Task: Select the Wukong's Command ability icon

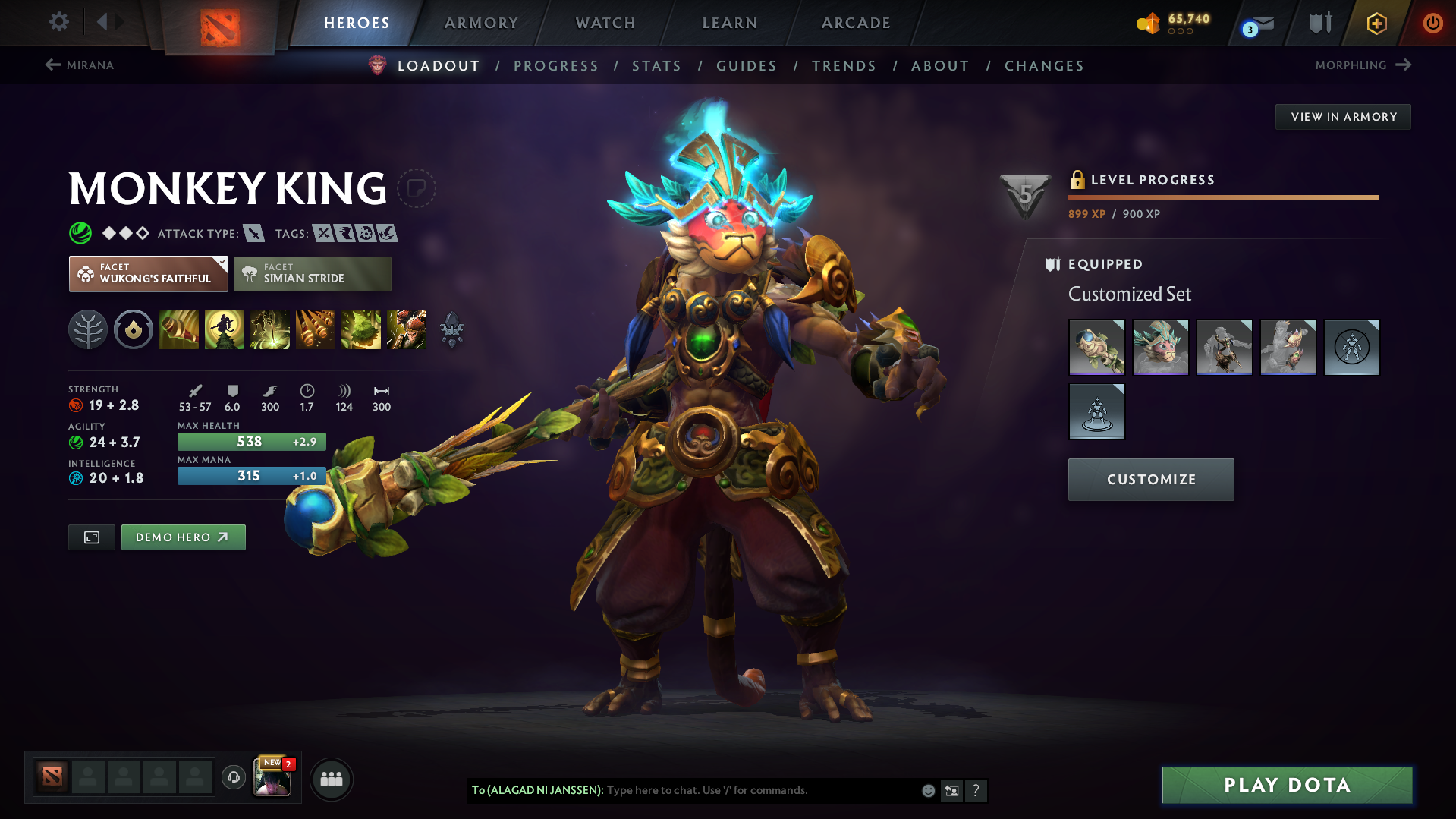Action: (406, 329)
